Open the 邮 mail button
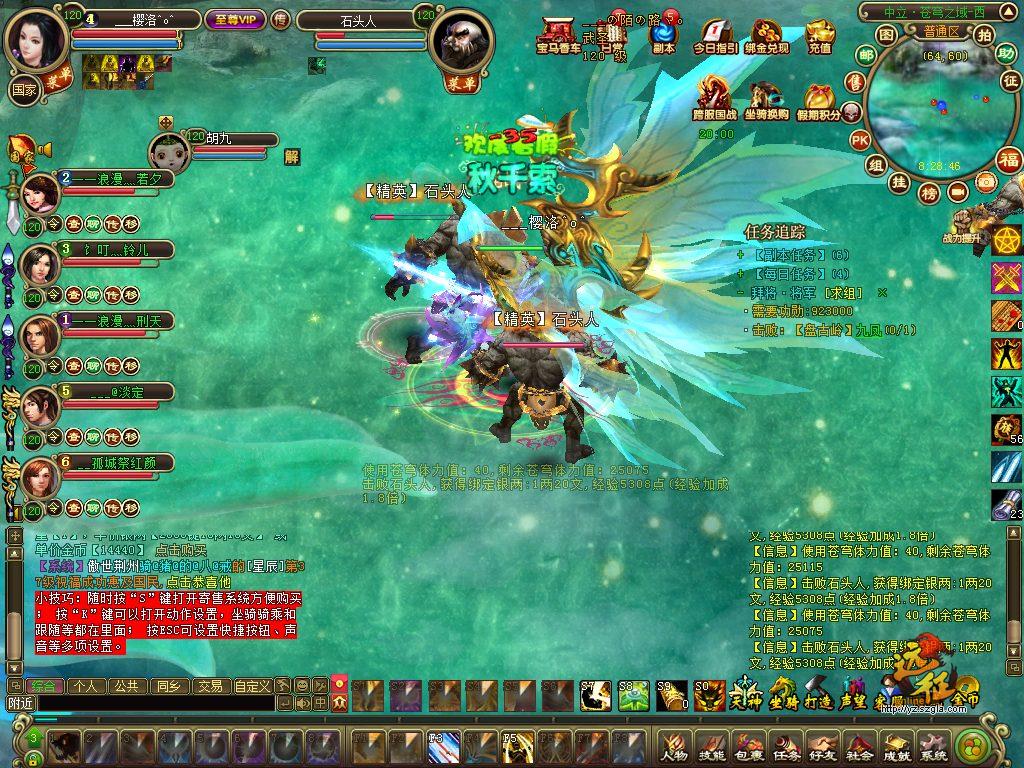This screenshot has width=1024, height=768. [x=857, y=81]
